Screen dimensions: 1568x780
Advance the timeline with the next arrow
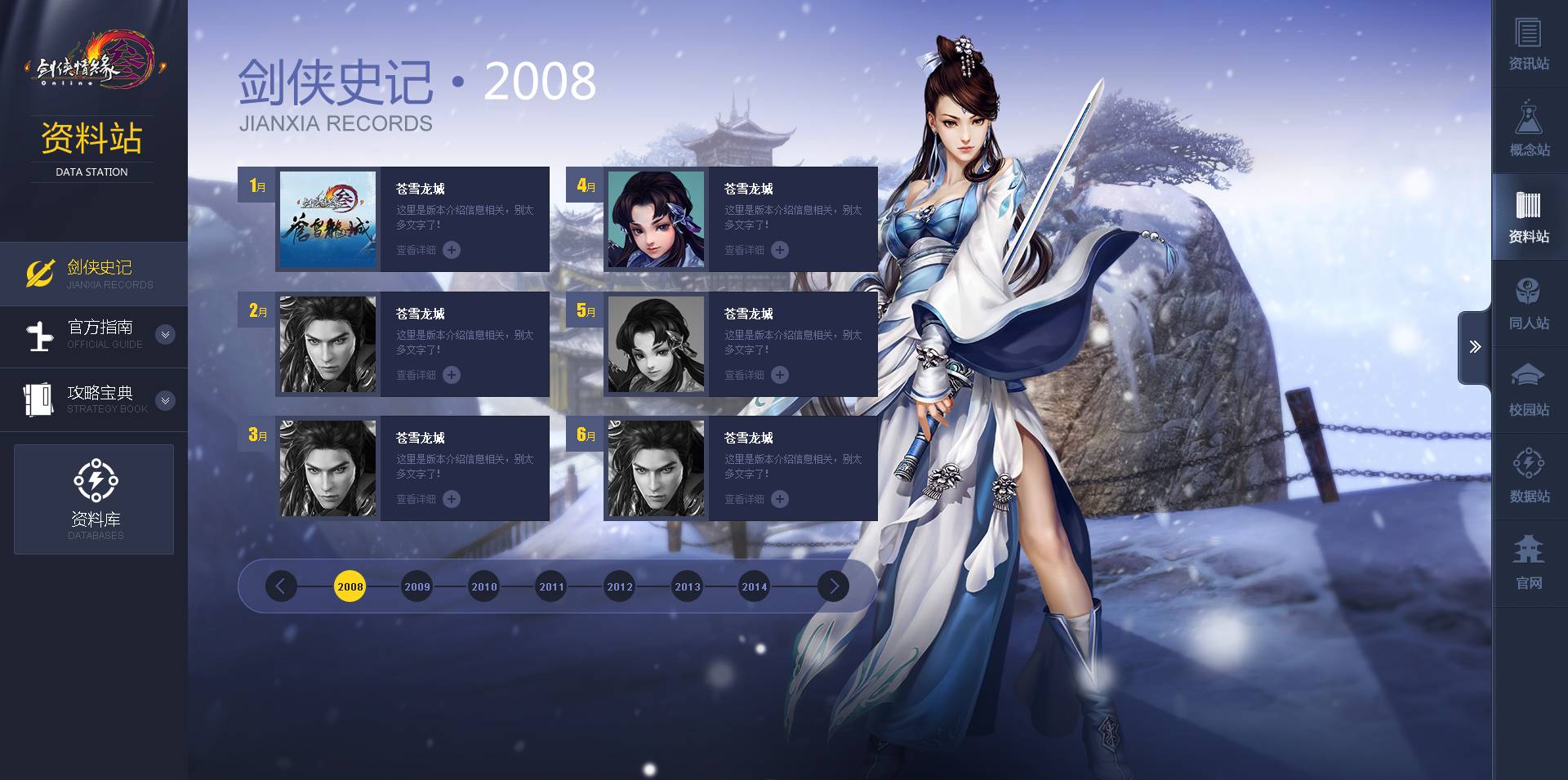point(834,586)
